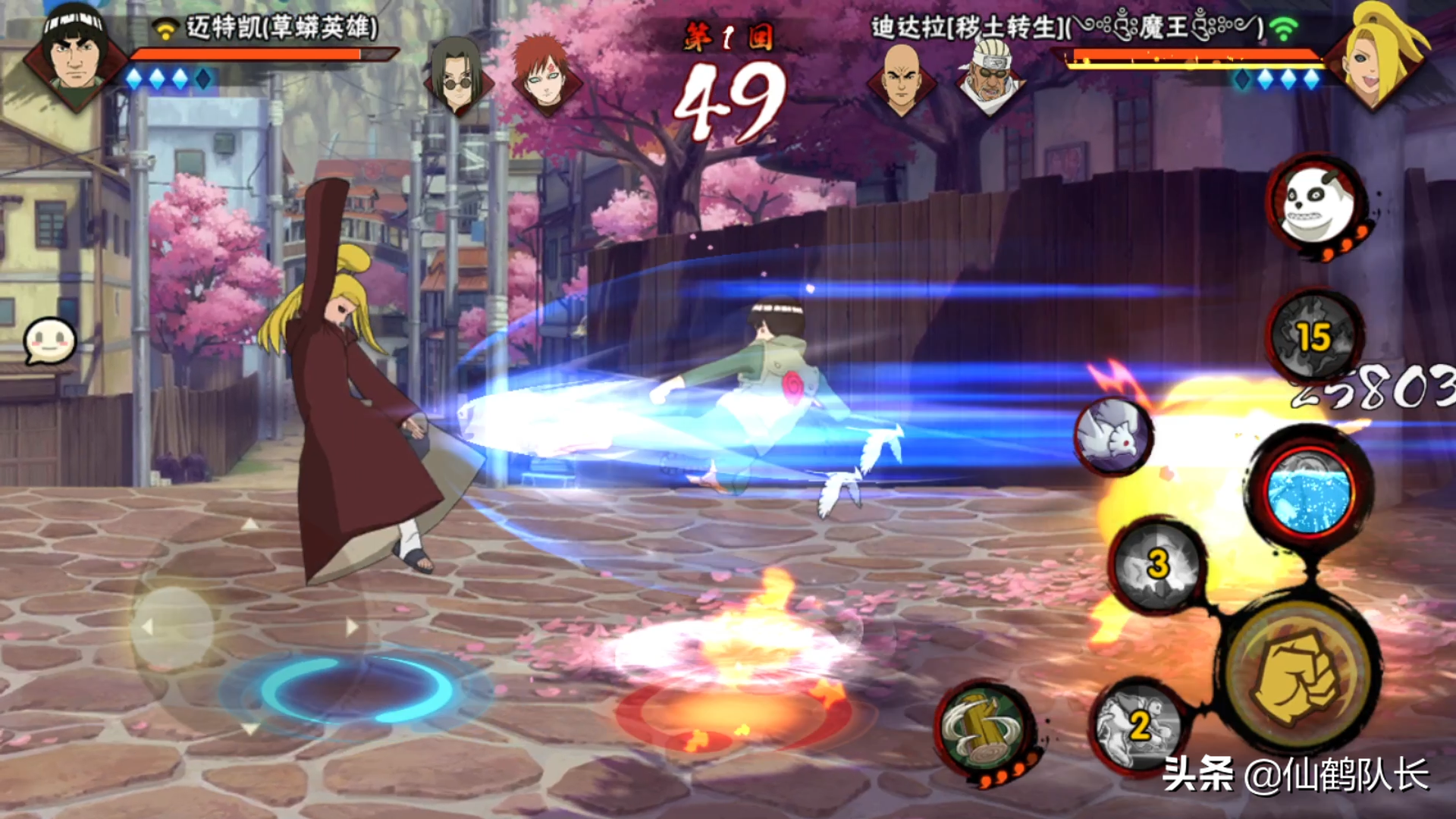This screenshot has height=819, width=1456.
Task: Tap the sunglasses-wearing teammate portrait
Action: [456, 76]
